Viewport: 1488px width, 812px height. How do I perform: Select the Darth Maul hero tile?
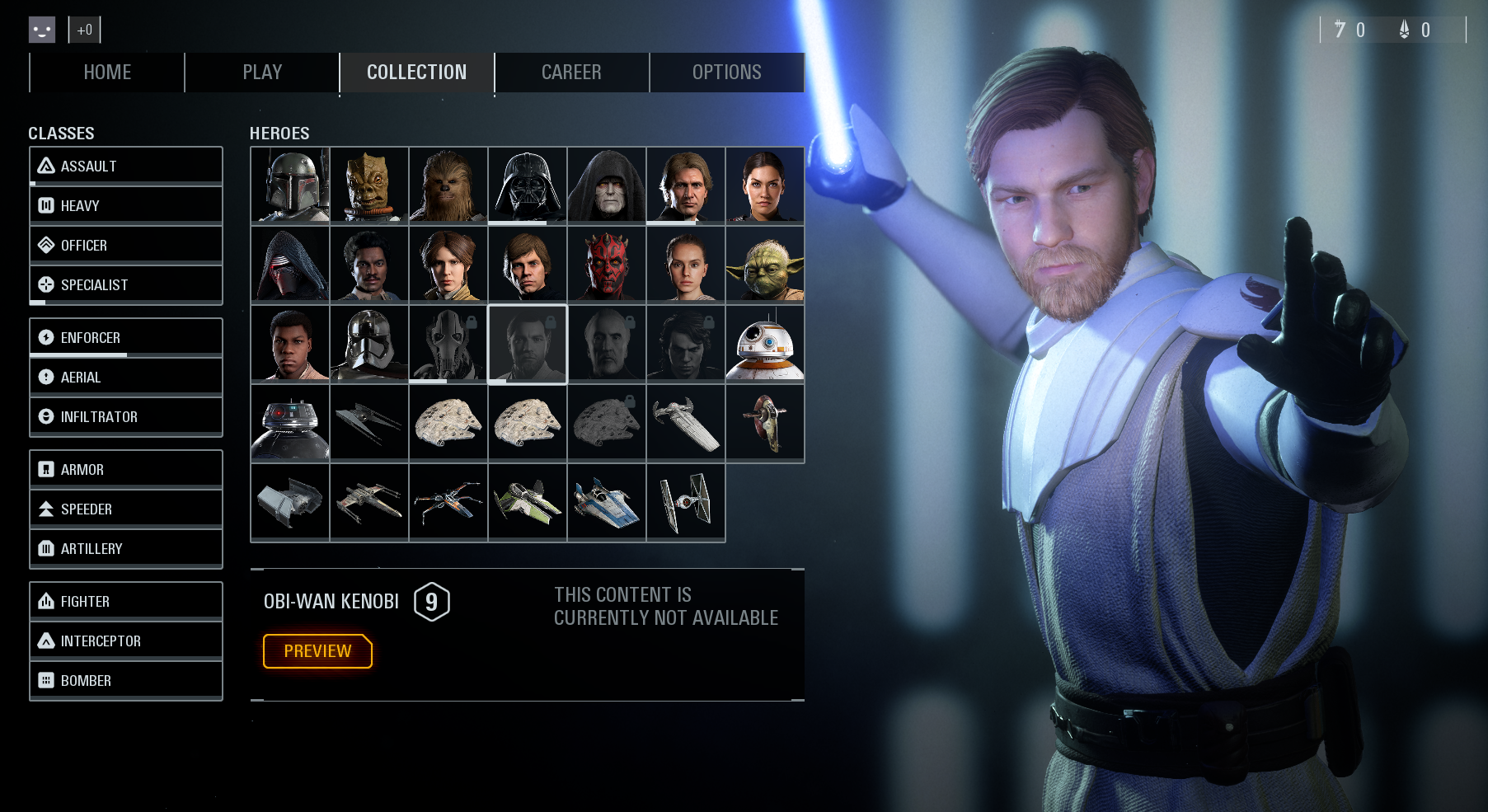[x=607, y=264]
